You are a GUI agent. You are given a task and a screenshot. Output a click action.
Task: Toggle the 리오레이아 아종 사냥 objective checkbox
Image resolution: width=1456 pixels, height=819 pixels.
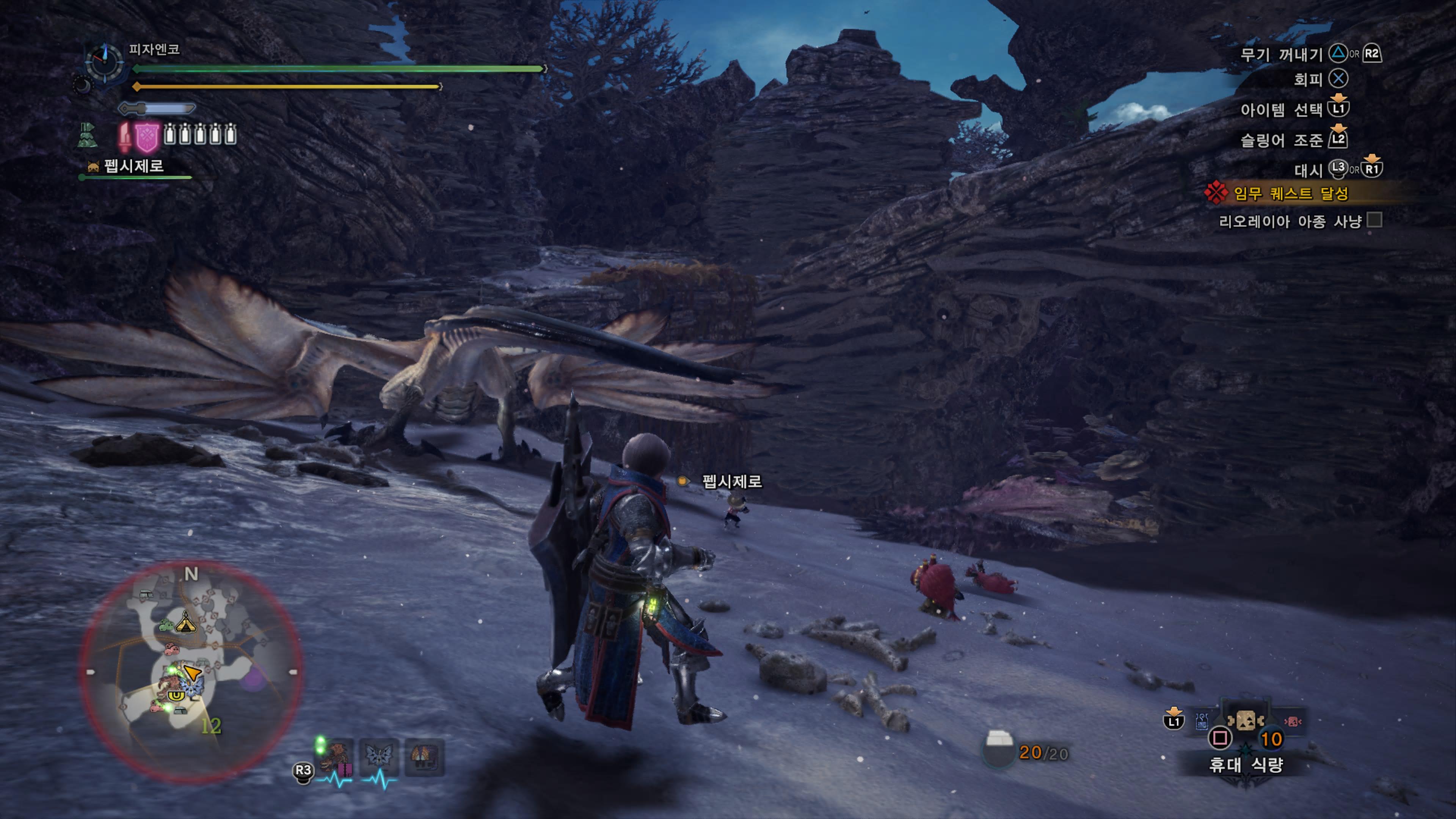[x=1374, y=220]
